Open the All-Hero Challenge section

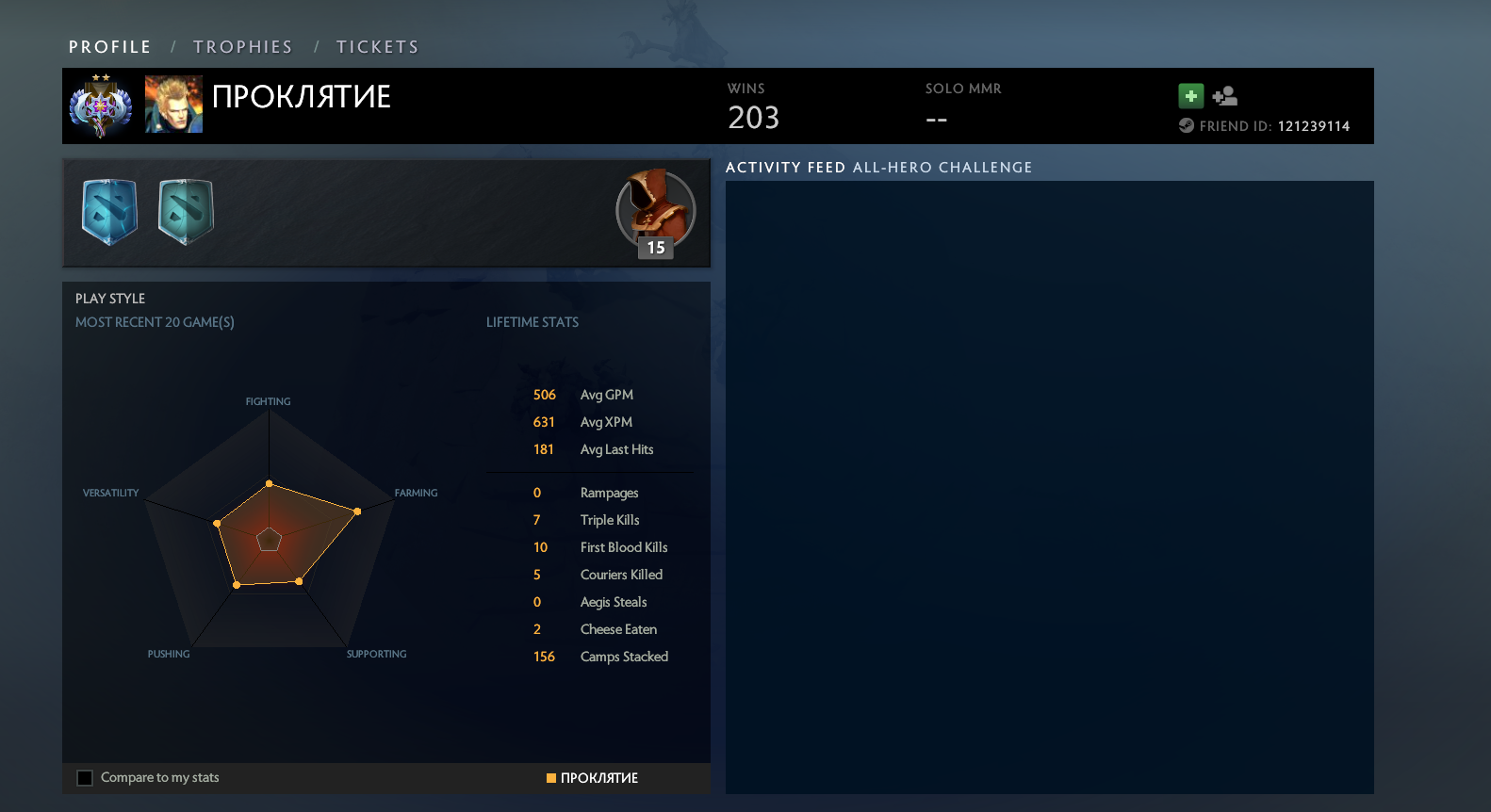pos(942,168)
